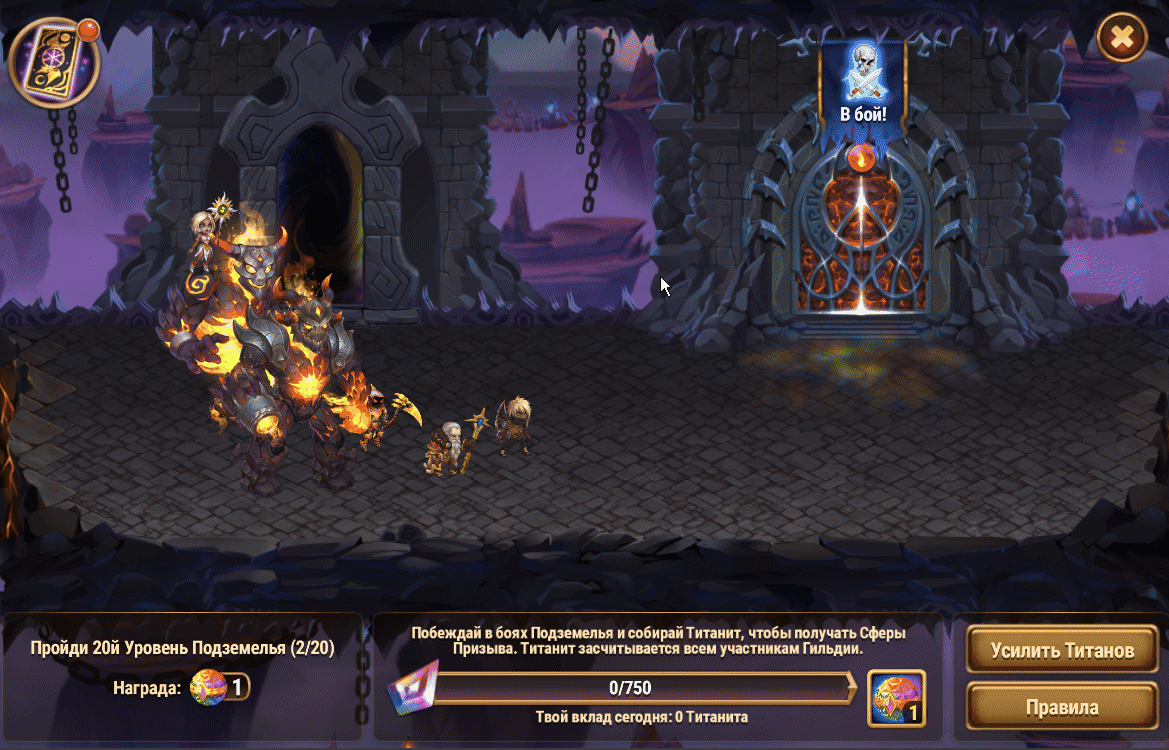The image size is (1169, 750).
Task: Open the "Усилить Титанов" menu
Action: (1062, 650)
